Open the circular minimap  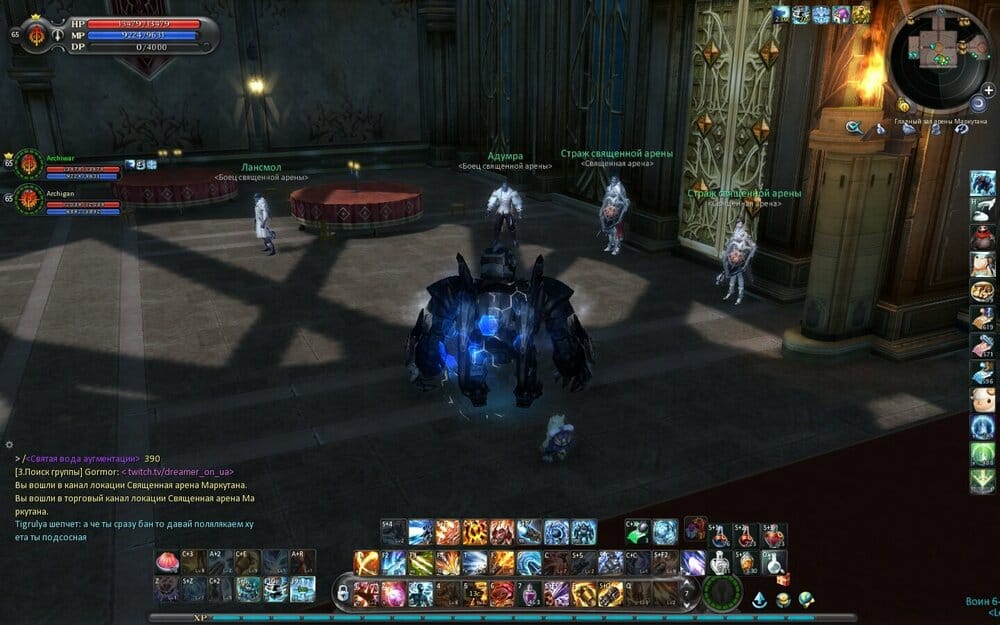[937, 58]
